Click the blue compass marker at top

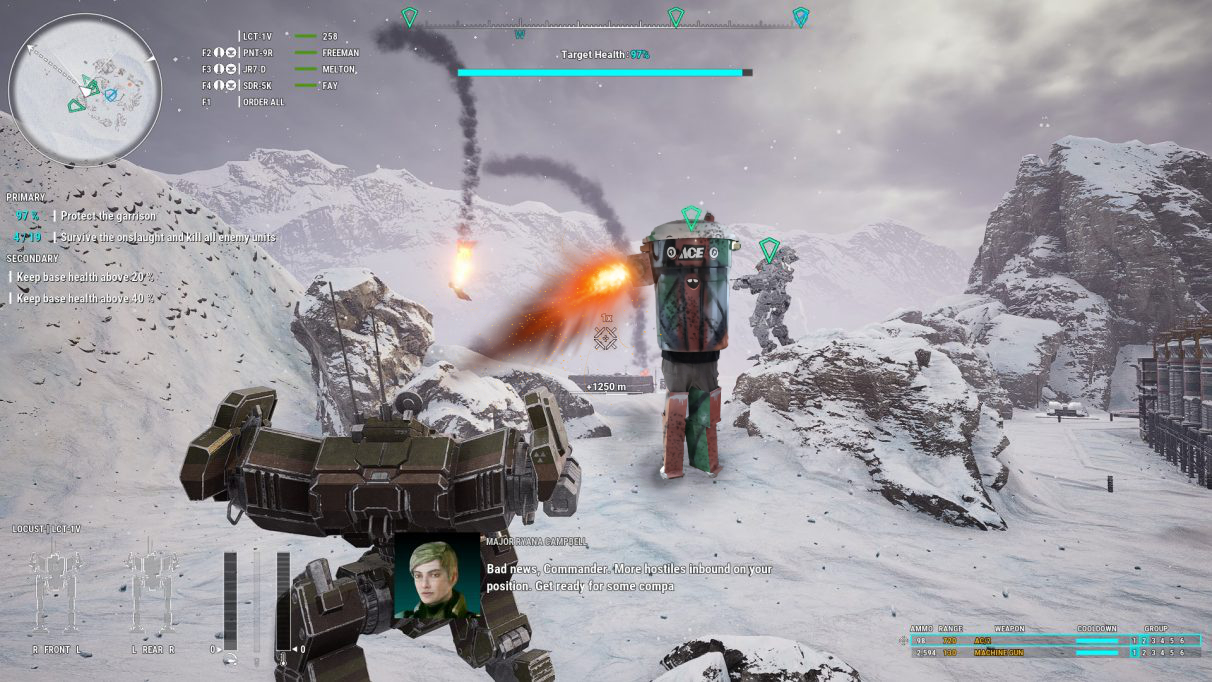point(800,17)
